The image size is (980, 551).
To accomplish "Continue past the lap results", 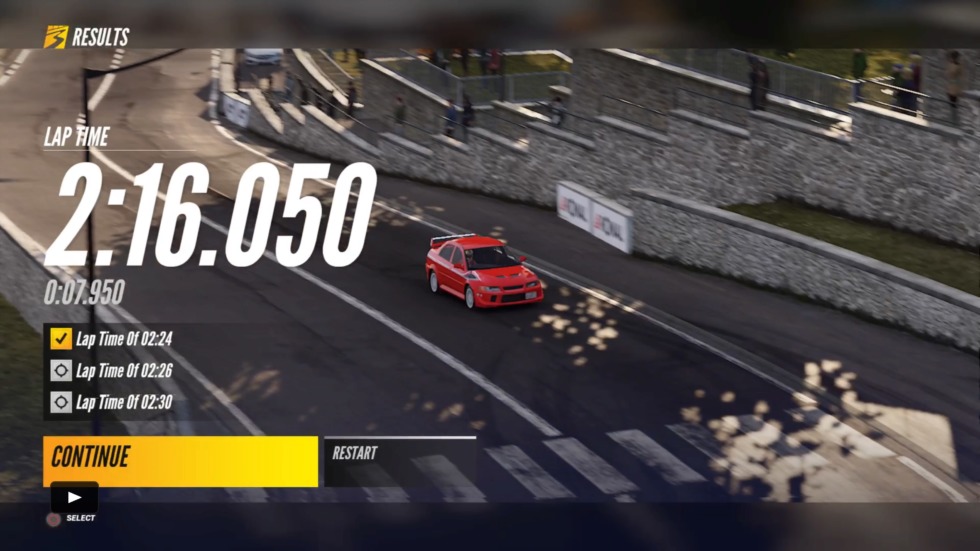I will [x=180, y=460].
